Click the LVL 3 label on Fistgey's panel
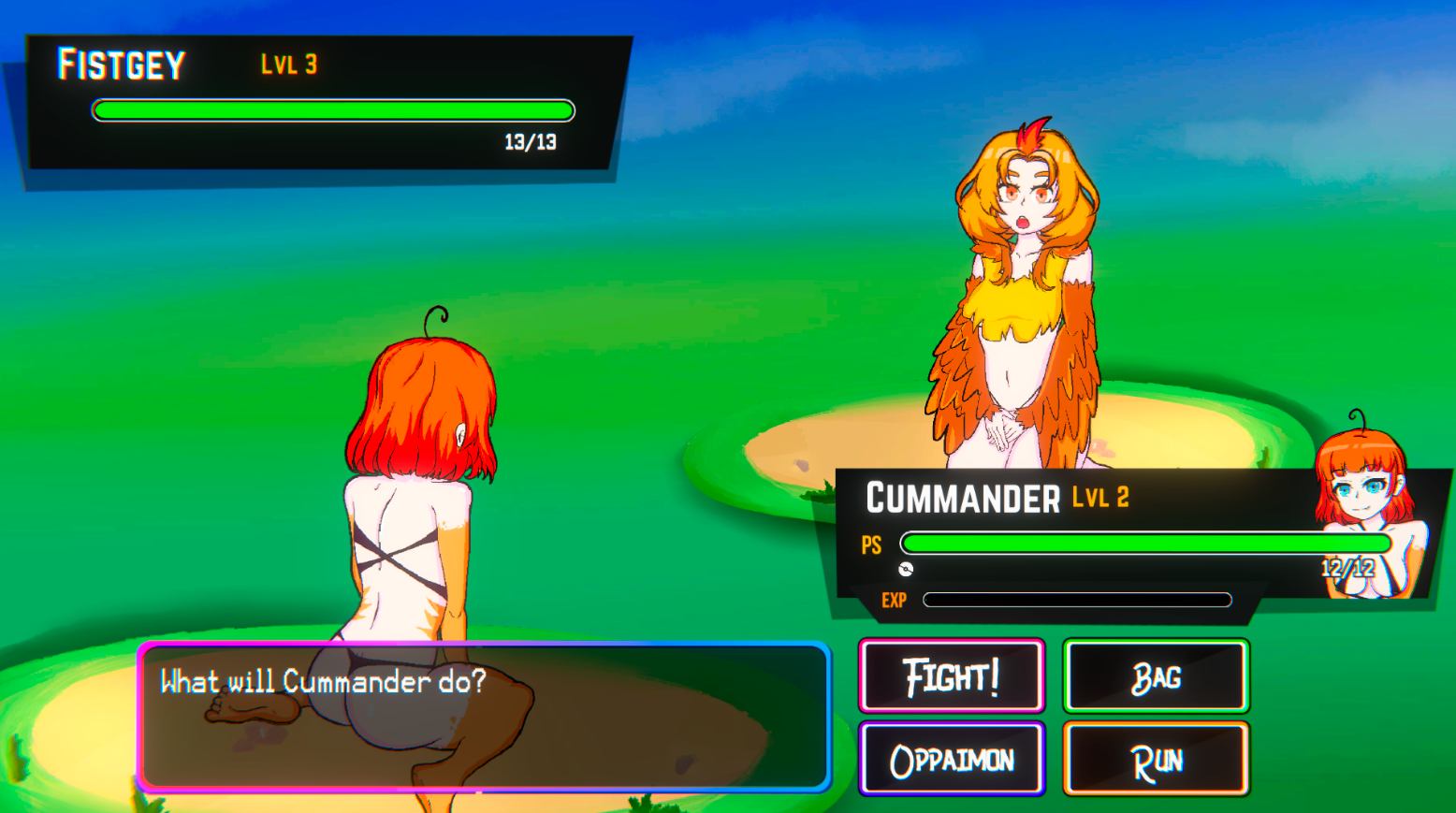Screen dimensions: 1456x813 [x=287, y=64]
